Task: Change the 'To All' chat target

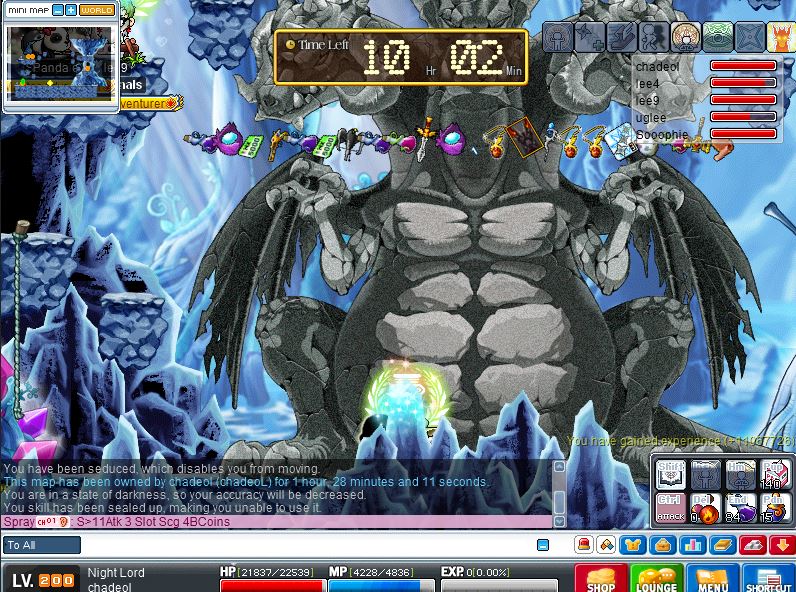Action: point(42,545)
